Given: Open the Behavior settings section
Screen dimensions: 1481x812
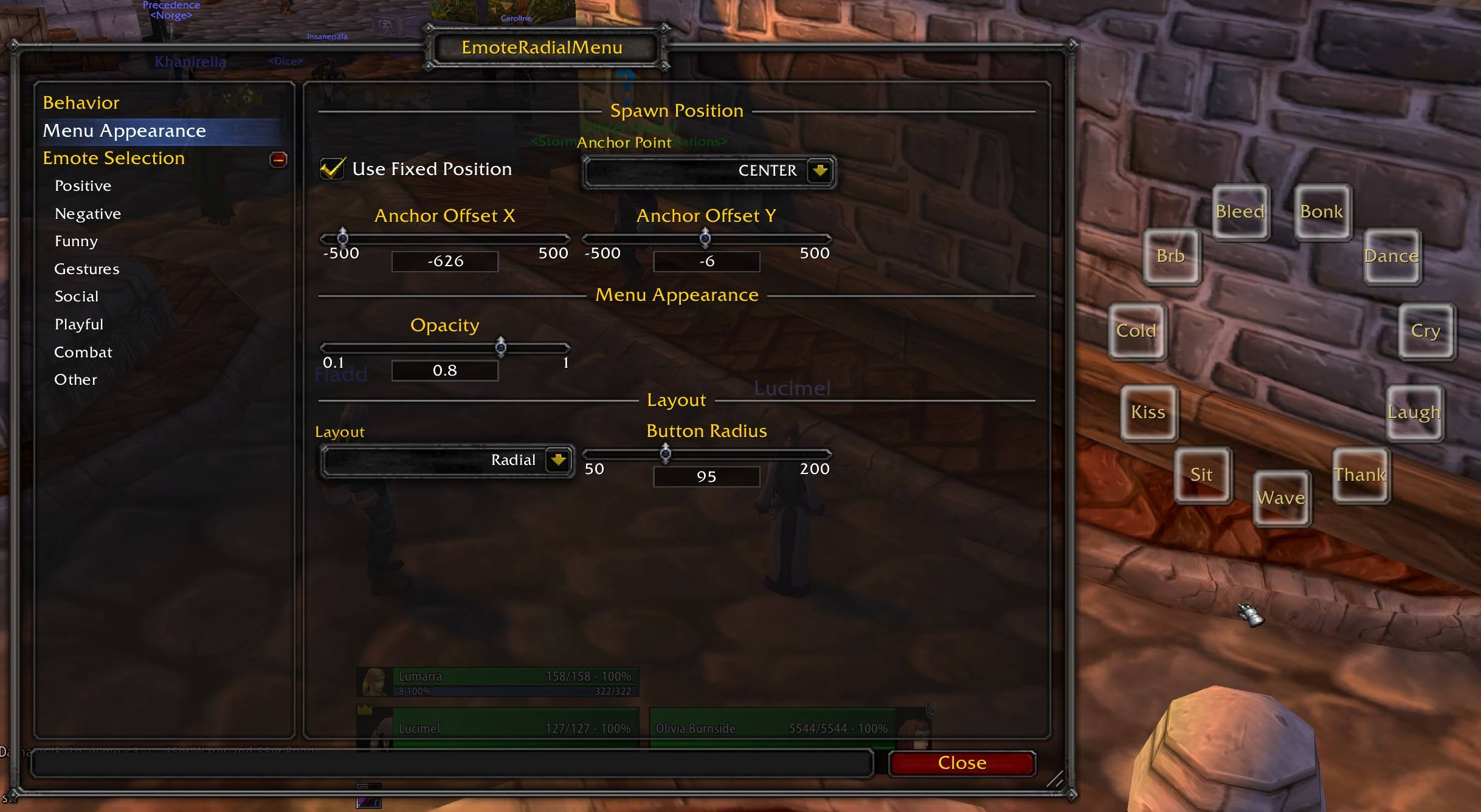Looking at the screenshot, I should [81, 103].
